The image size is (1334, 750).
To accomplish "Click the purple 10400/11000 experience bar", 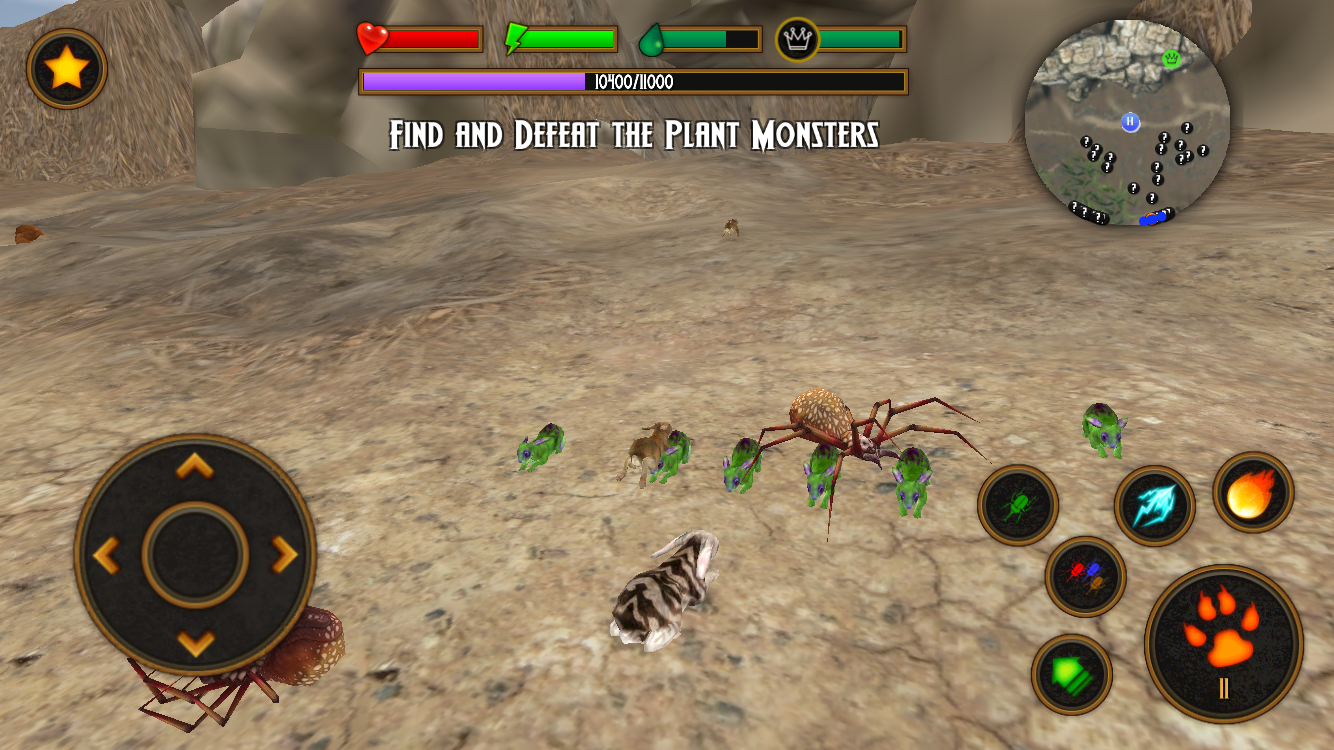I will pos(632,80).
